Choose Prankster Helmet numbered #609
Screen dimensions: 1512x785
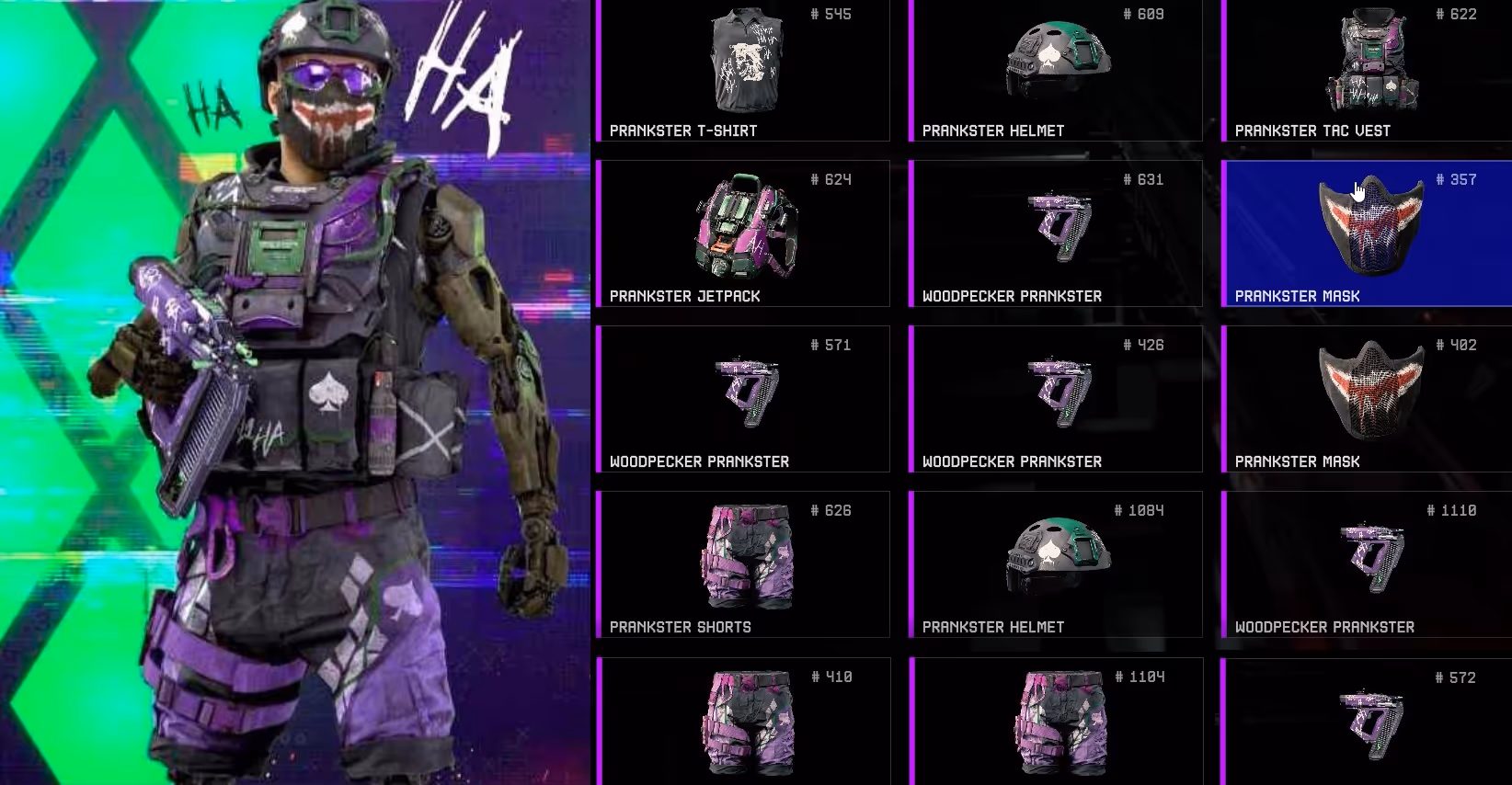tap(1056, 70)
